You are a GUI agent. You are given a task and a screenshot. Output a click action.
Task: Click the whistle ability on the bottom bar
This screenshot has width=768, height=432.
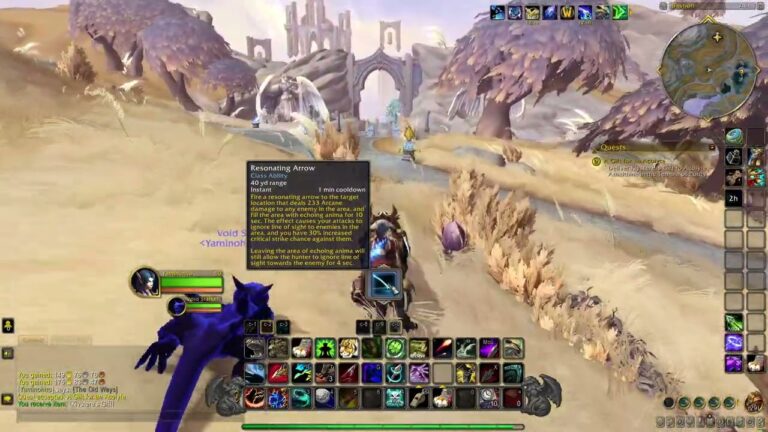click(418, 397)
